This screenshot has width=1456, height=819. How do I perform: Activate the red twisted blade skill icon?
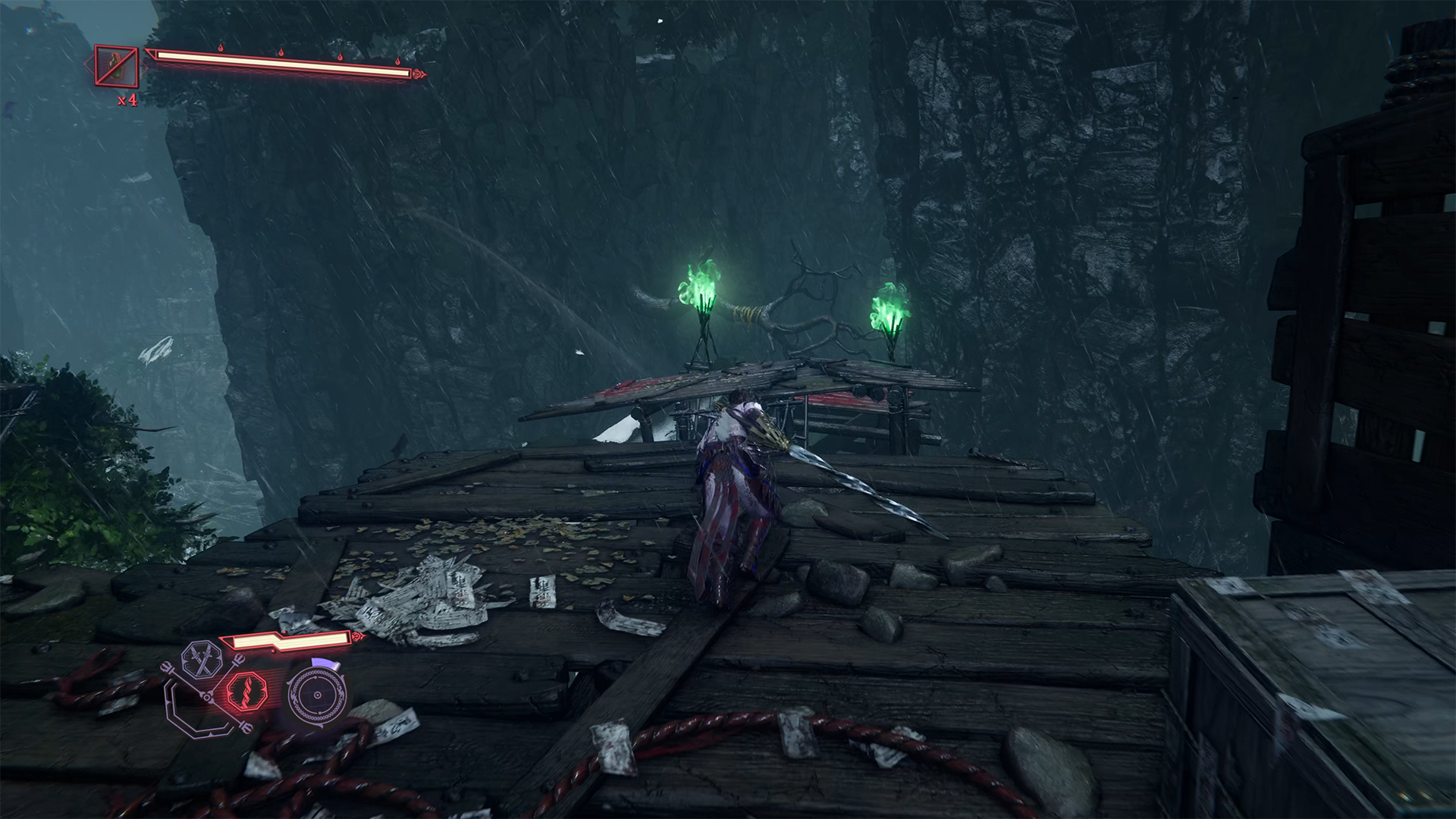[245, 692]
